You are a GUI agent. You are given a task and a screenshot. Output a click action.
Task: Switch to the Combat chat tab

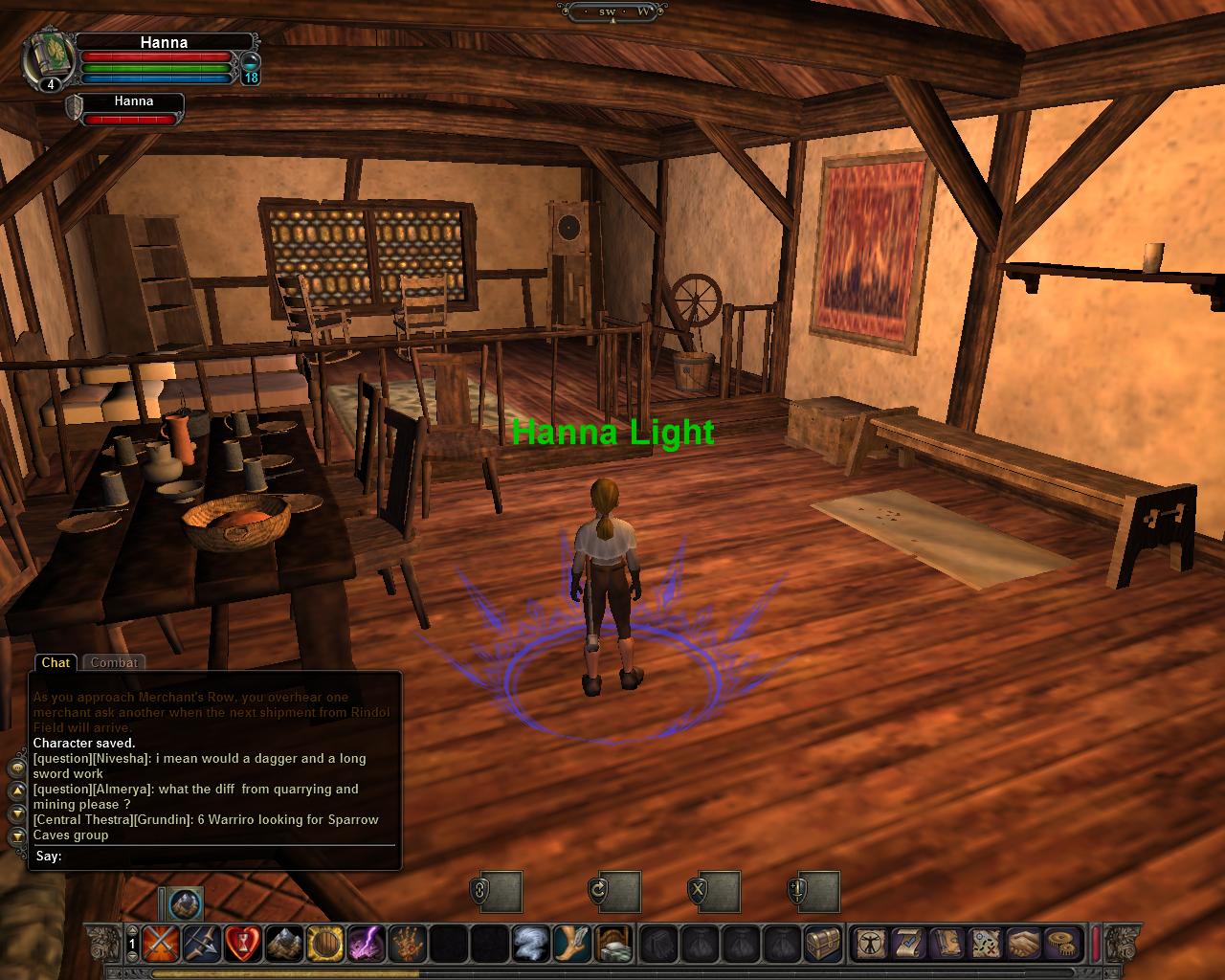[x=114, y=662]
